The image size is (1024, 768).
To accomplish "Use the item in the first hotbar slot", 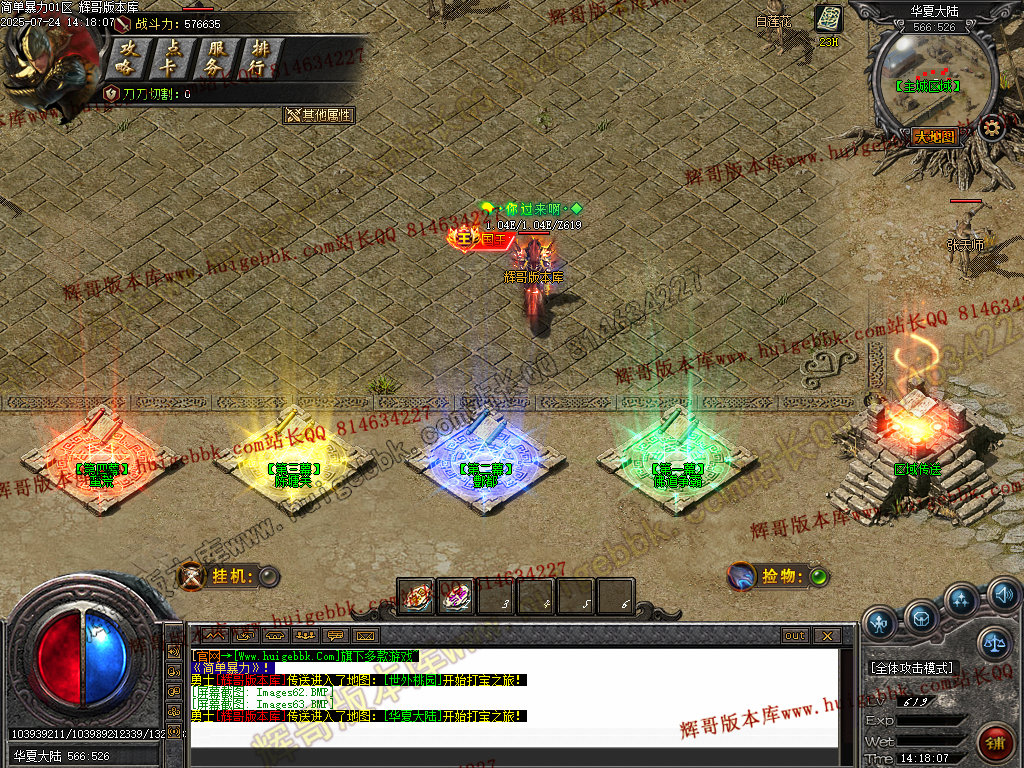I will click(x=416, y=597).
